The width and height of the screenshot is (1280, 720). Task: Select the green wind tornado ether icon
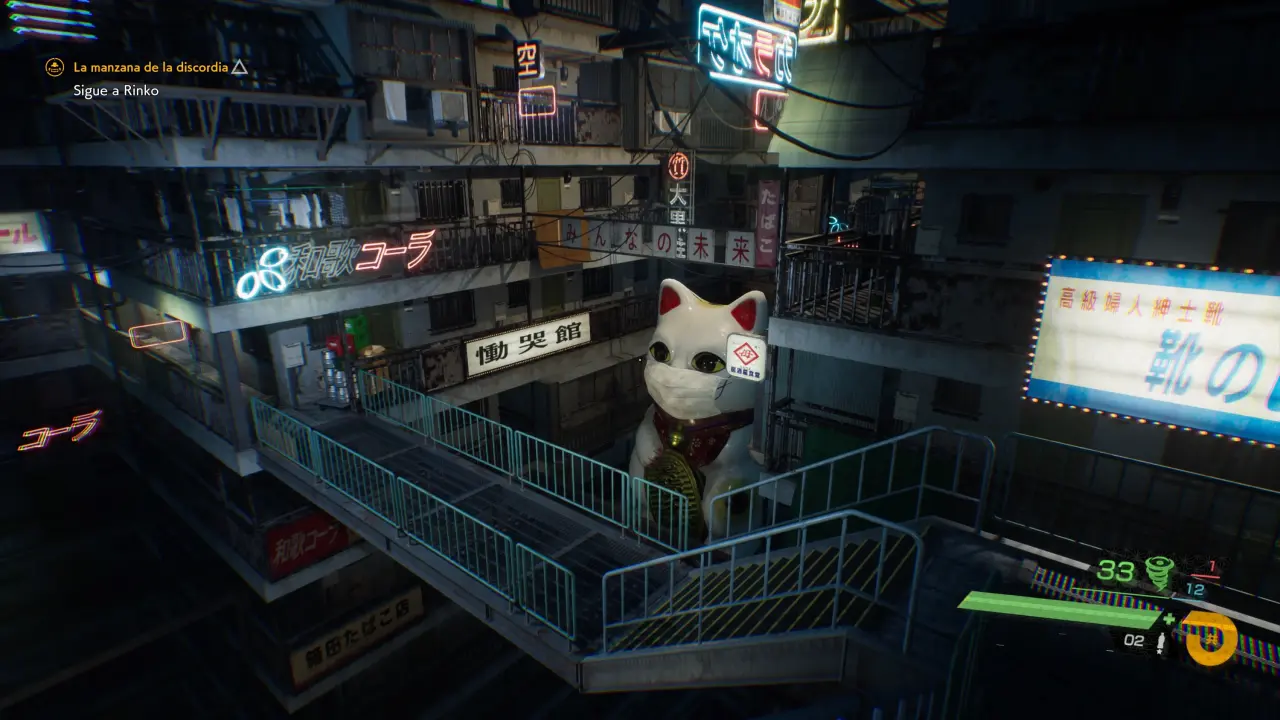(x=1160, y=573)
